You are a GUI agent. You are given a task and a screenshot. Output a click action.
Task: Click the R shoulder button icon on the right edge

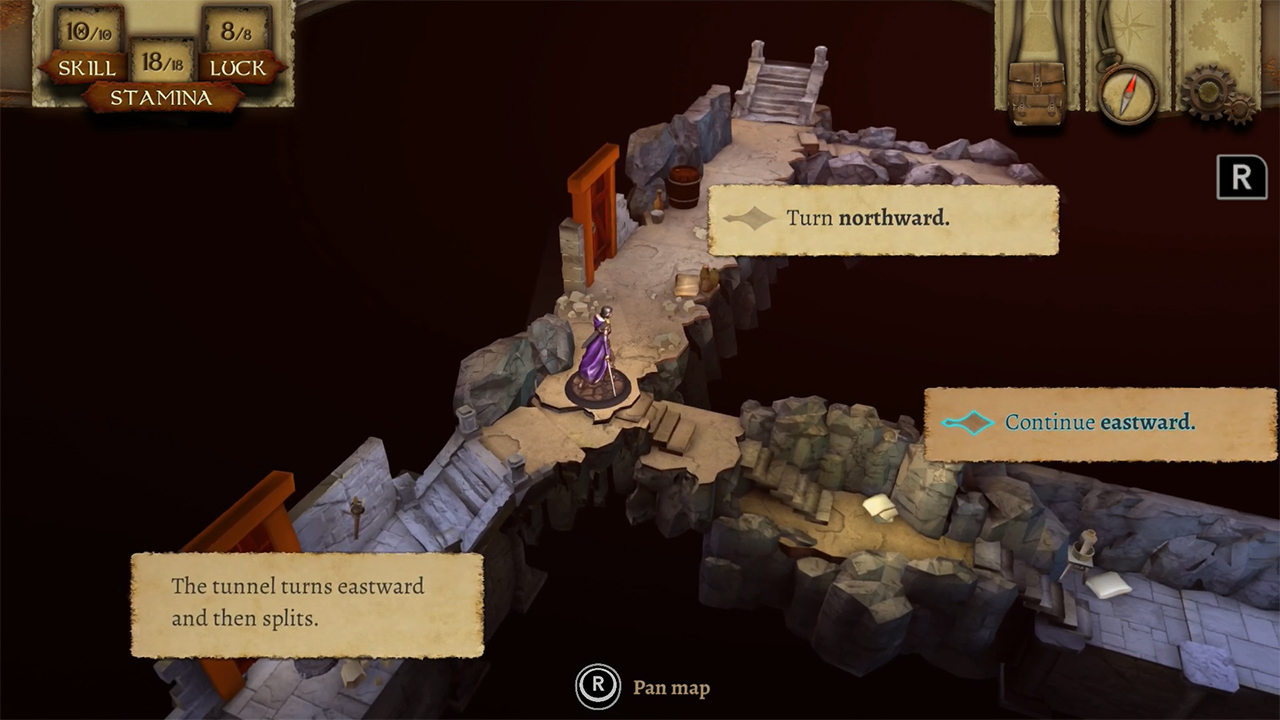coord(1241,177)
